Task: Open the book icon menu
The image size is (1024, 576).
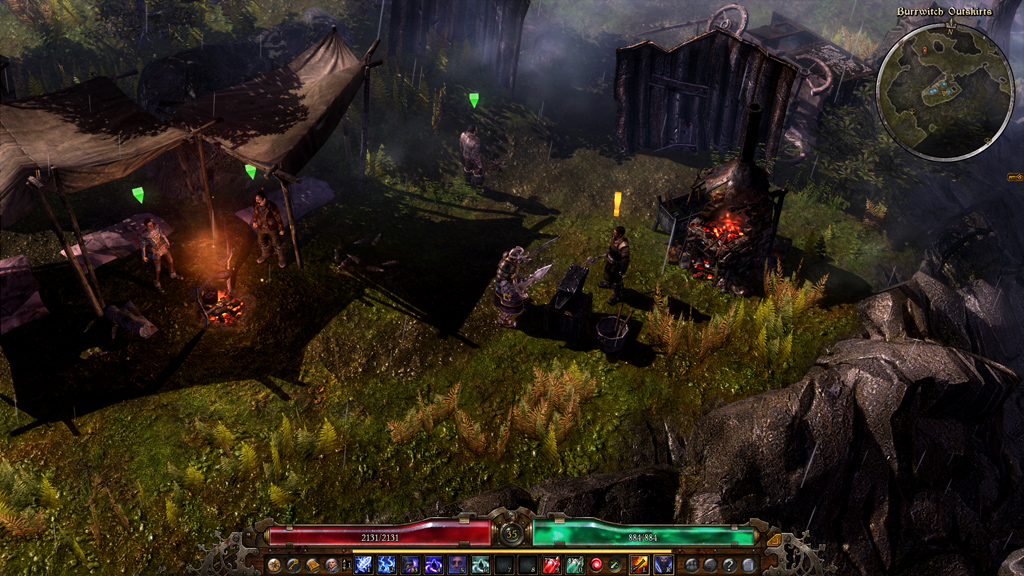Action: click(314, 566)
